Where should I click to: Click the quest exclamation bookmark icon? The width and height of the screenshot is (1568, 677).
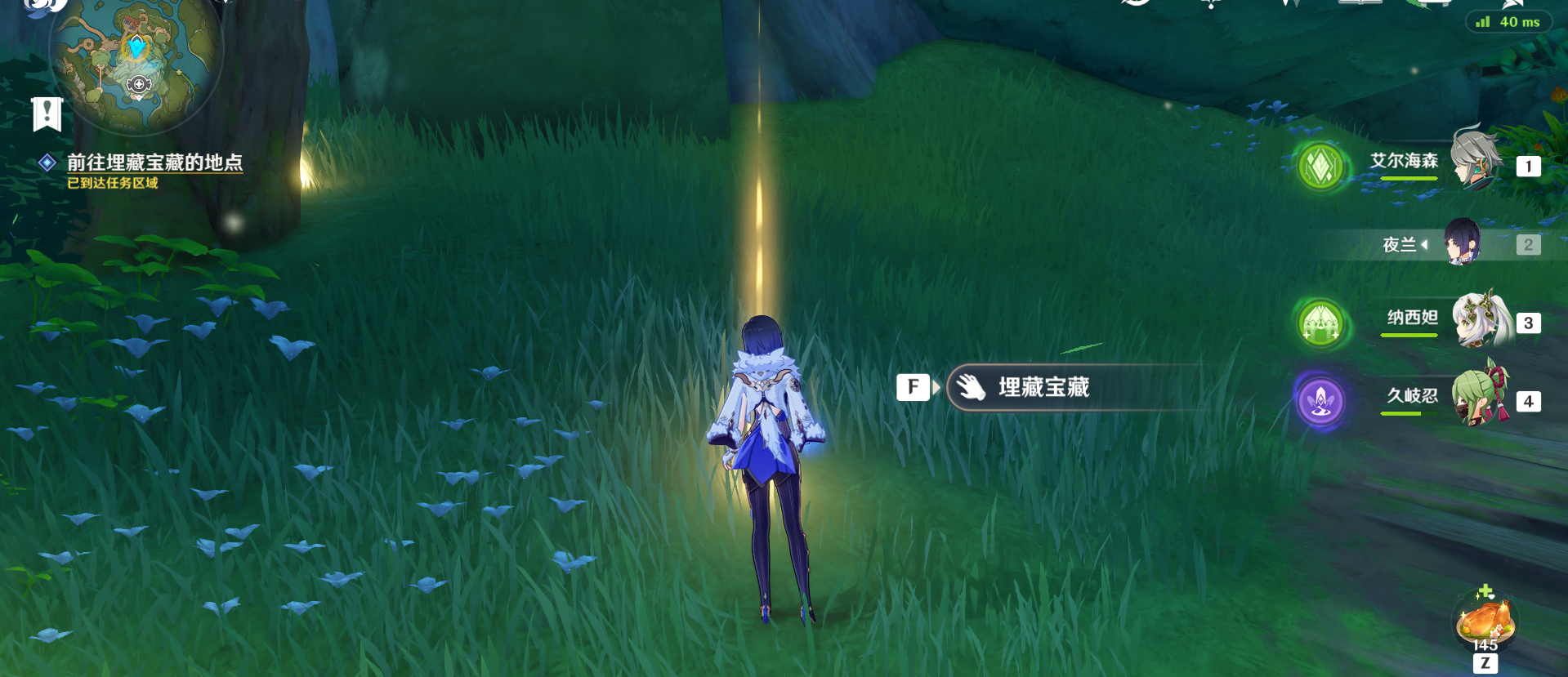[47, 114]
